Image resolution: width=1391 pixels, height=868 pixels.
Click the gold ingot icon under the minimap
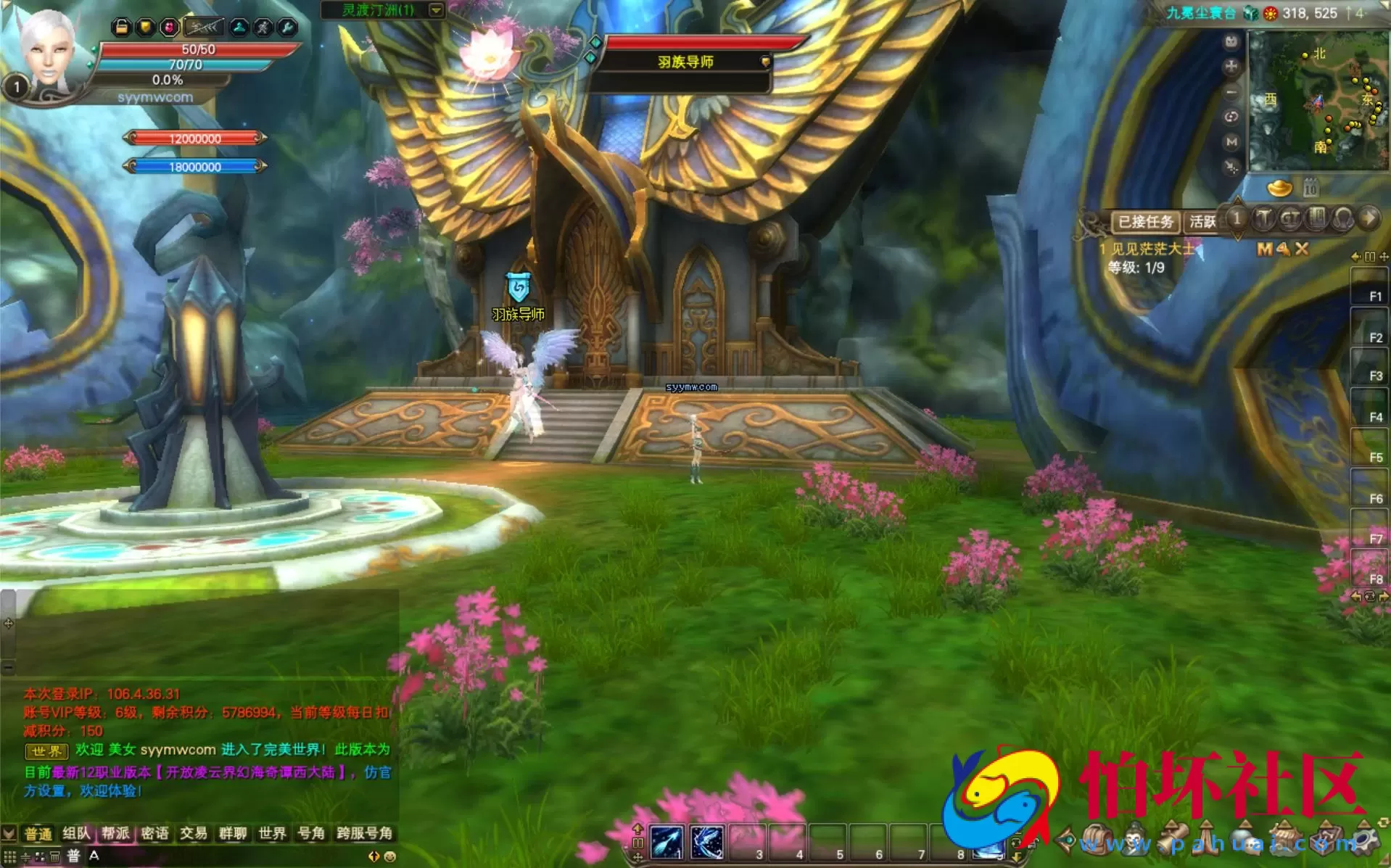pyautogui.click(x=1279, y=189)
